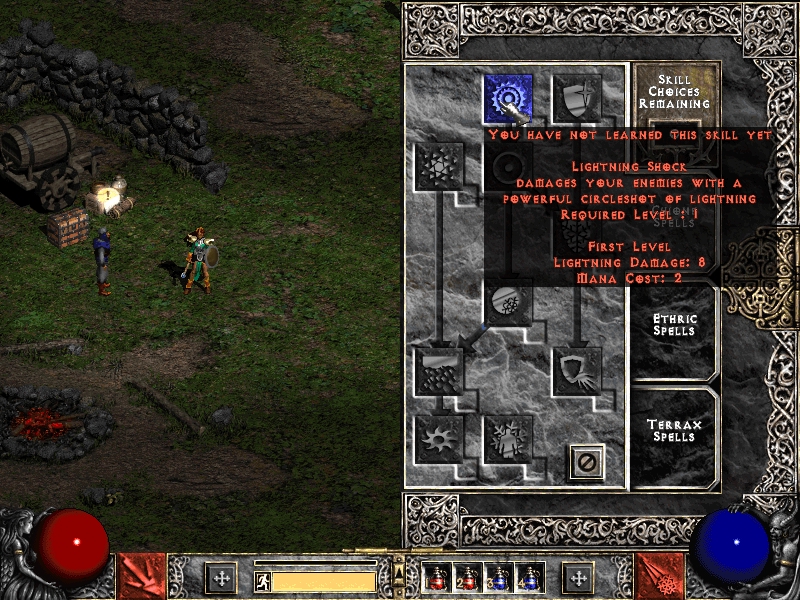The width and height of the screenshot is (800, 600).
Task: Change the right-click lightning skill
Action: [660, 576]
